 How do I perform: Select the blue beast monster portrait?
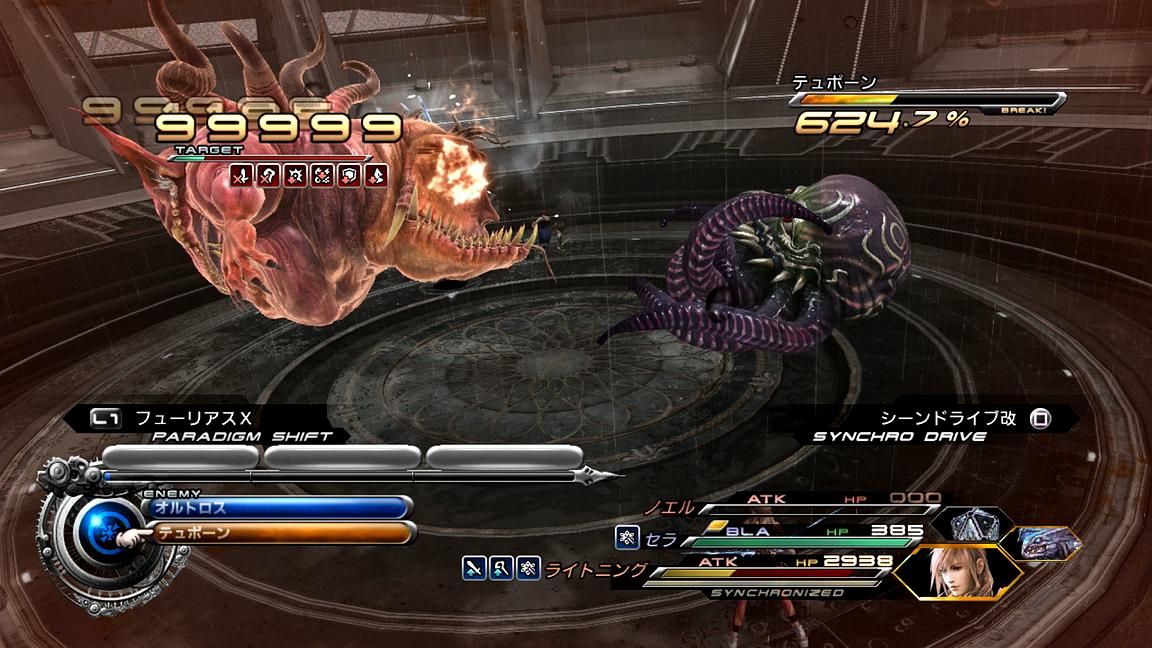(x=1047, y=542)
